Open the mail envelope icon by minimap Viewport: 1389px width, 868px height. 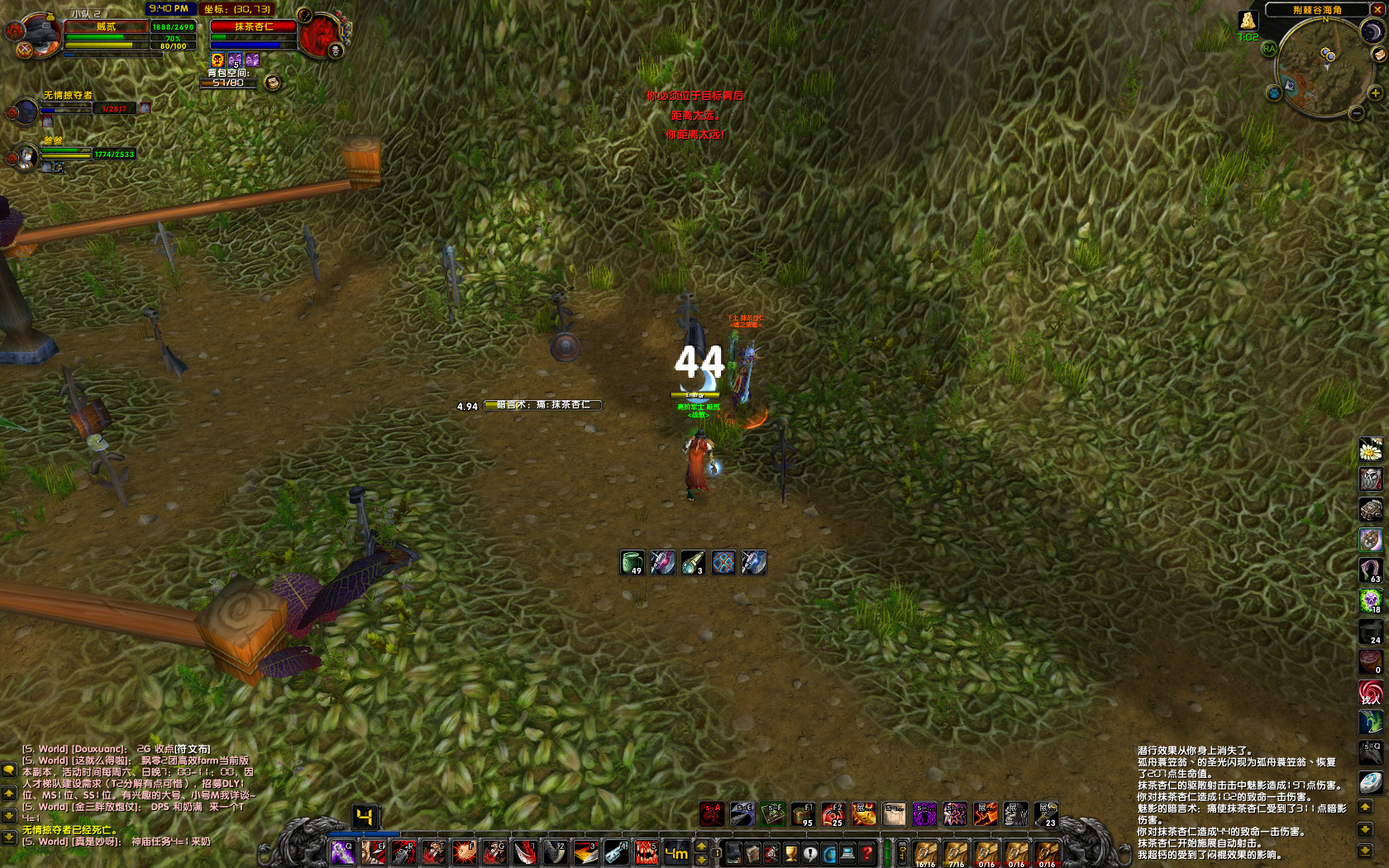(1378, 55)
